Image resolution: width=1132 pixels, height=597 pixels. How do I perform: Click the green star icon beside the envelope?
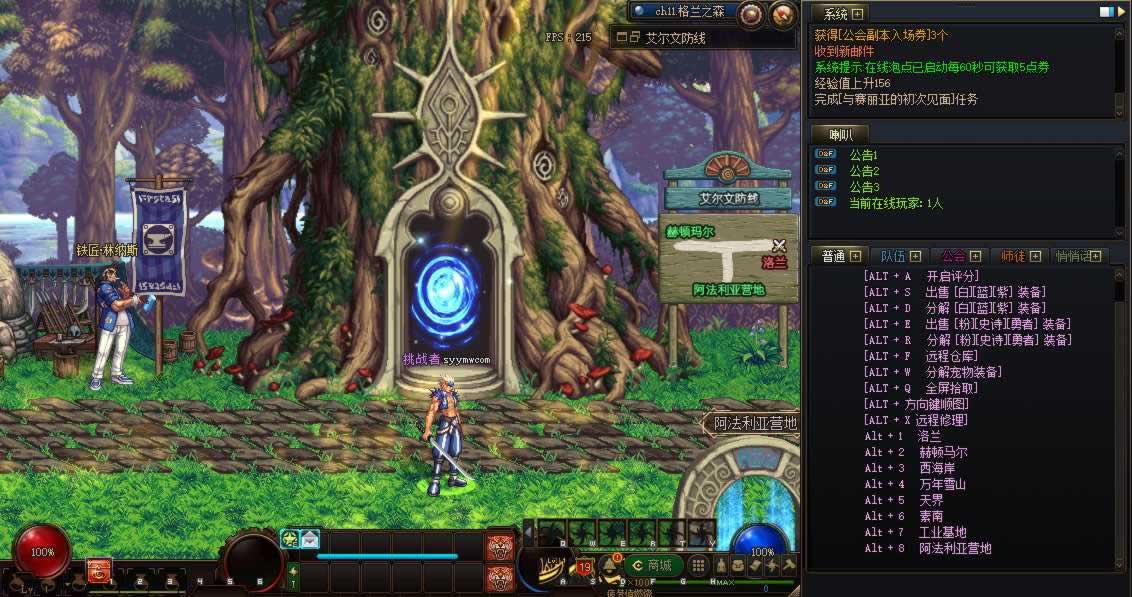(x=290, y=539)
